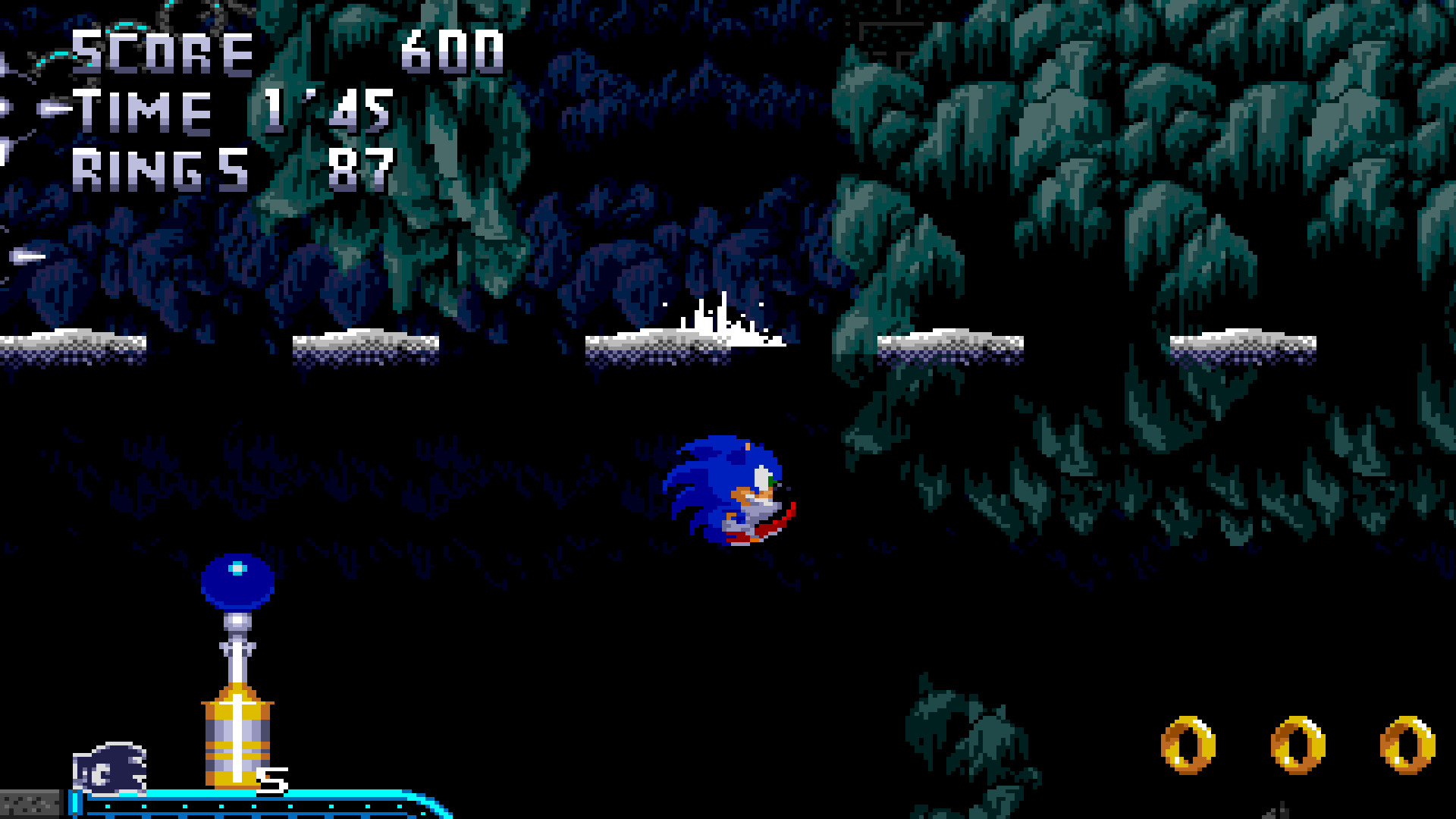Click the TIME value reading 1'45

326,110
